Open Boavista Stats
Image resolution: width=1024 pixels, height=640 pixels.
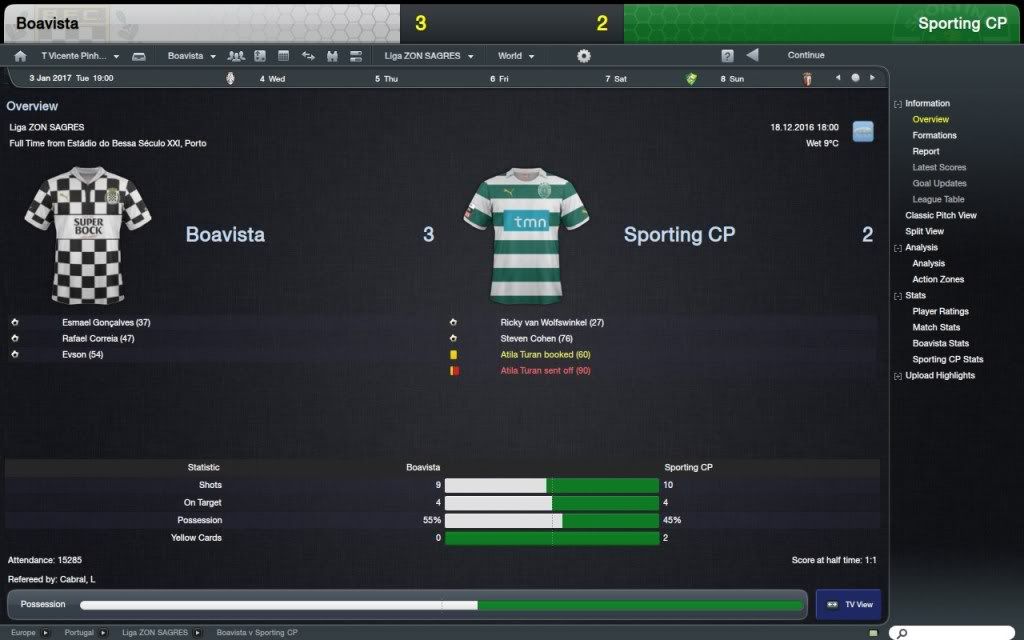(x=940, y=343)
